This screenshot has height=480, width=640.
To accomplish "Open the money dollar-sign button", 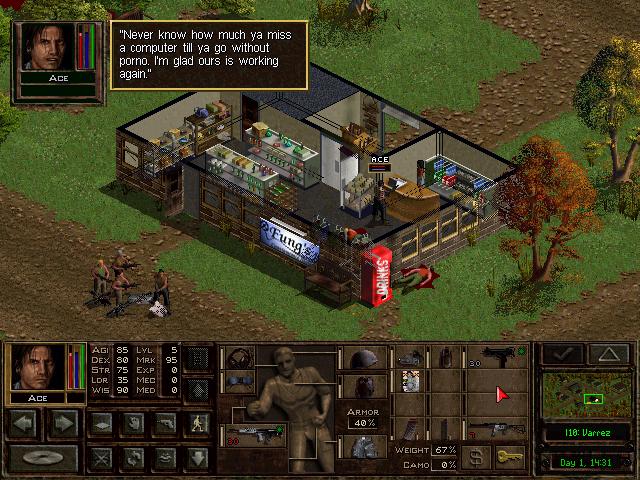I will (x=478, y=457).
